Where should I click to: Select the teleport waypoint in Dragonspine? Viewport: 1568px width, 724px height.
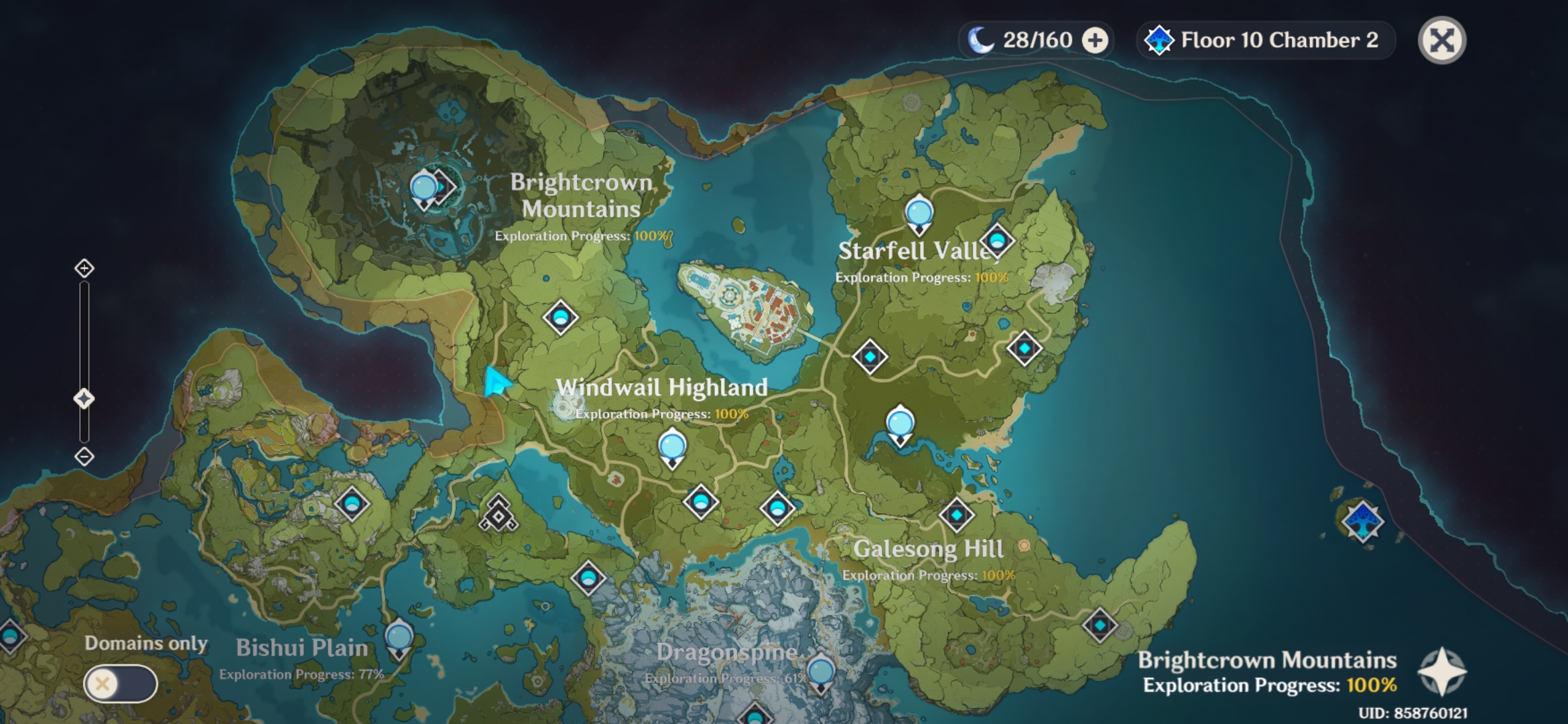[821, 670]
